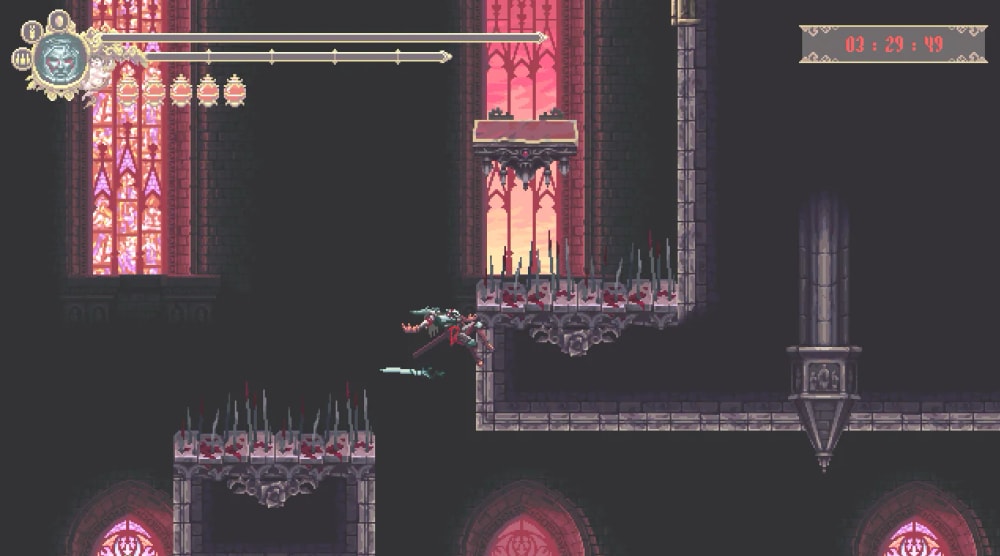1000x556 pixels.
Task: Choose the medallion with three vertical bars
Action: pos(20,58)
